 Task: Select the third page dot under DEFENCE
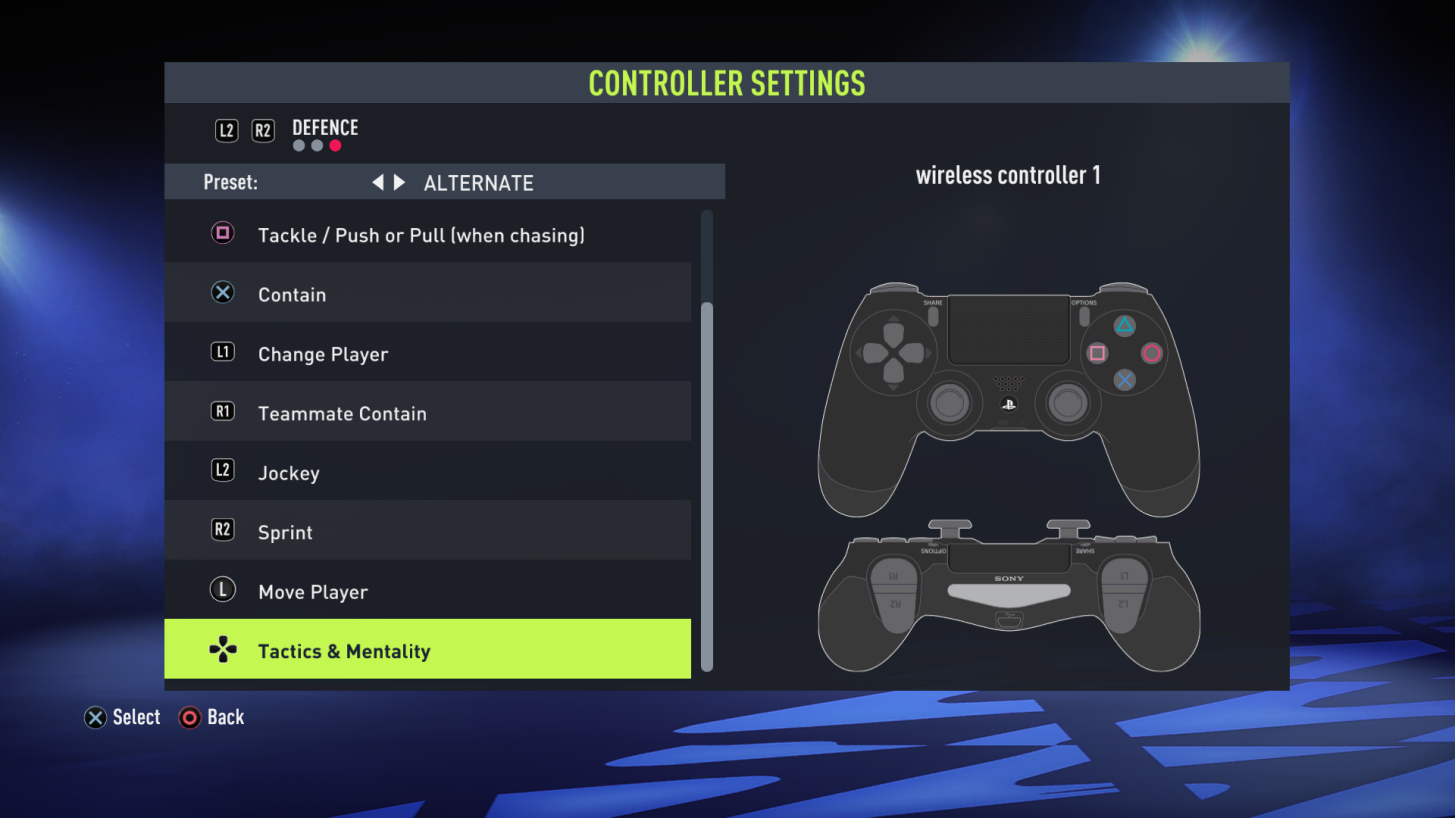335,145
